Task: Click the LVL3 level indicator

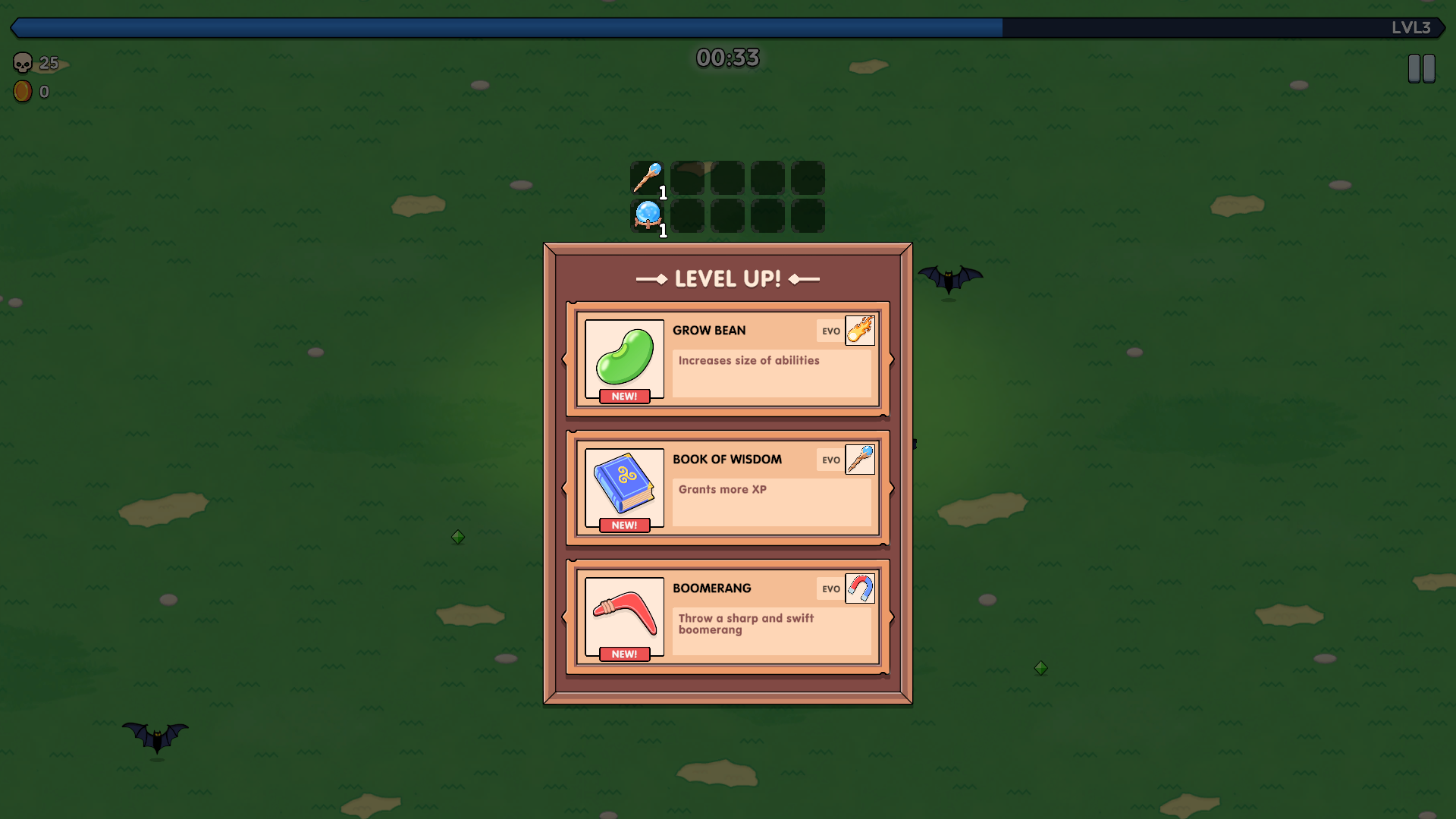Action: (1412, 28)
